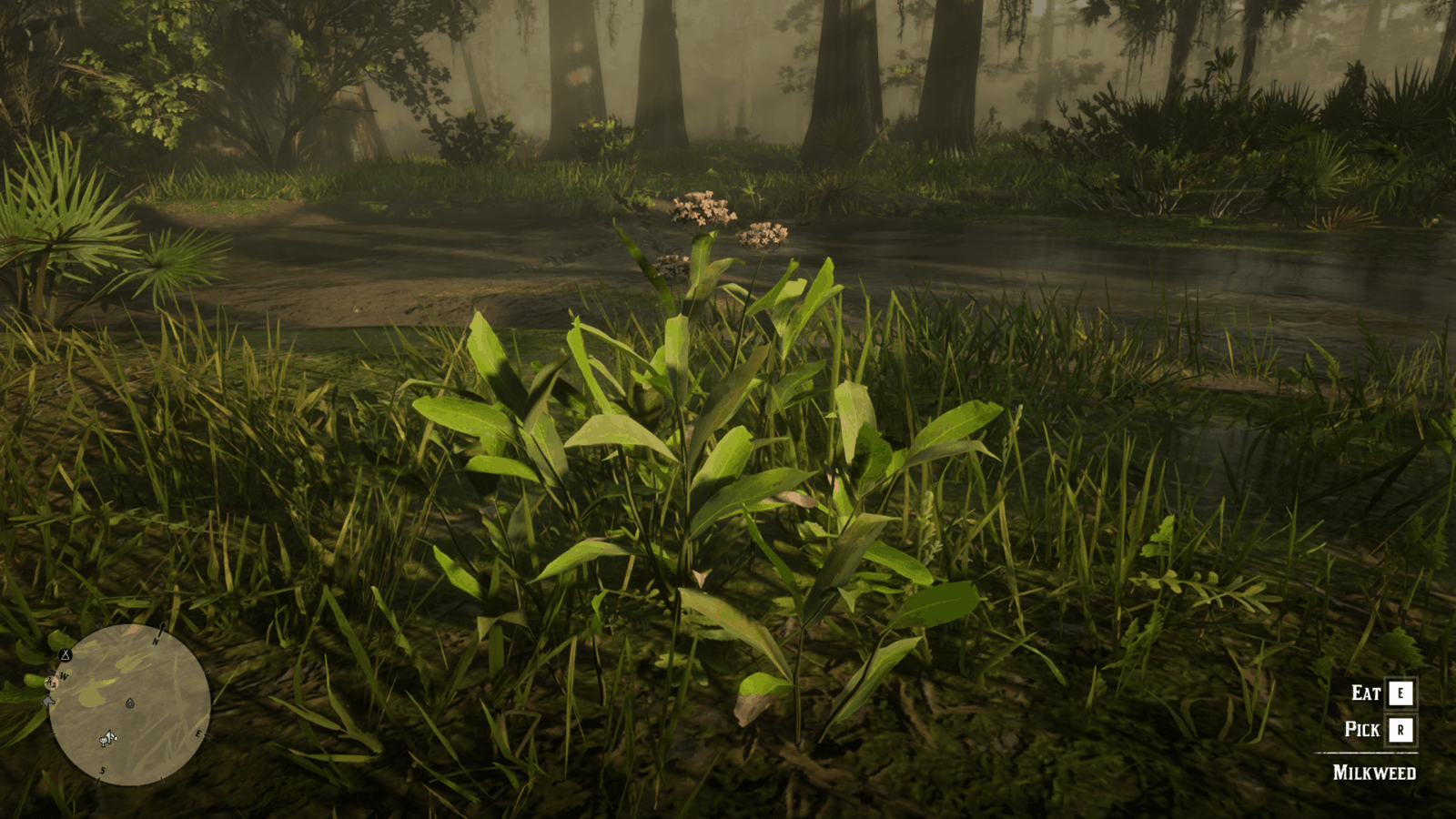This screenshot has height=819, width=1456.
Task: Click the divider line above the Milkweed label
Action: pos(1365,752)
